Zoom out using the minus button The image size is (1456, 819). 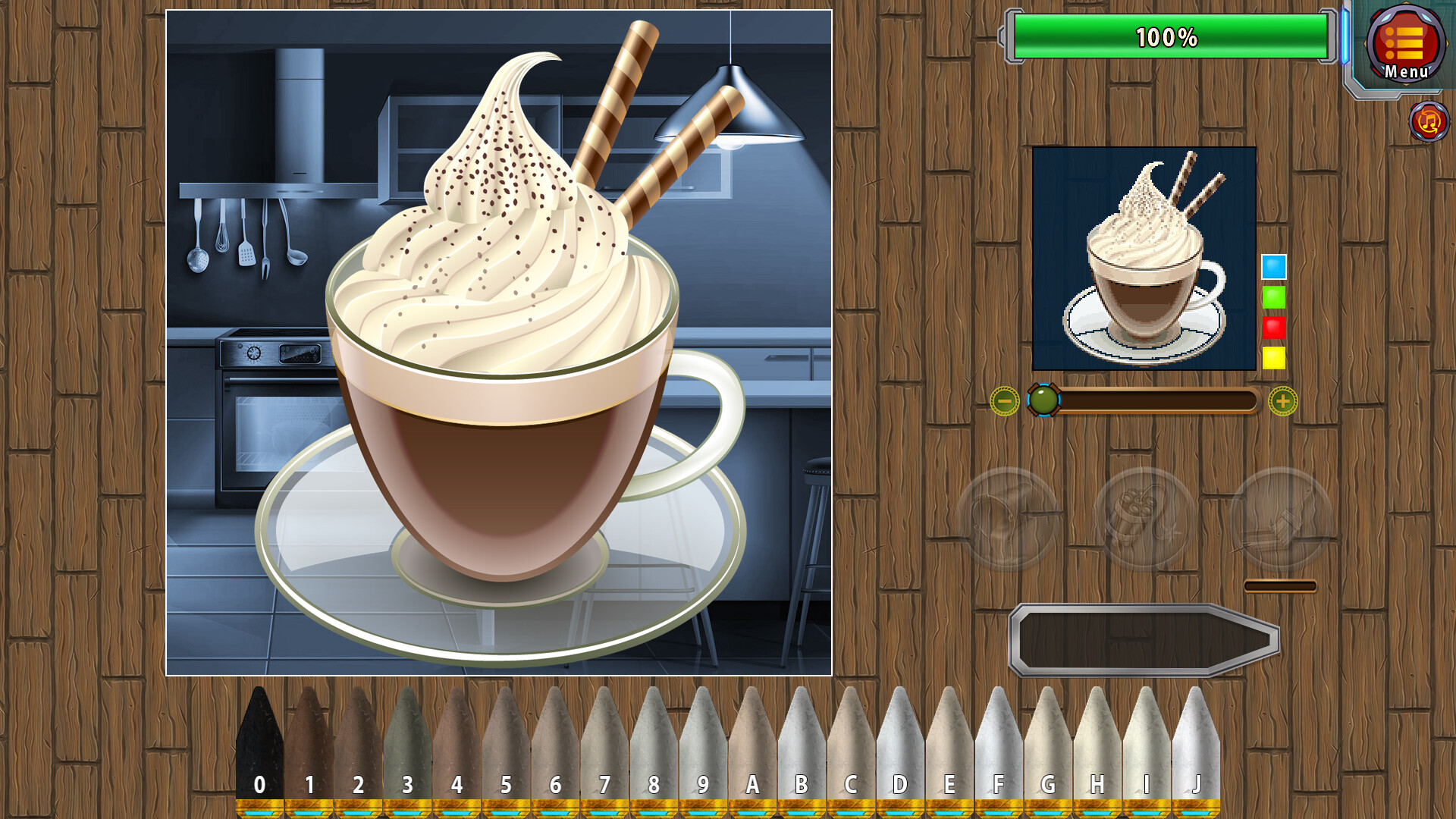pos(1004,402)
